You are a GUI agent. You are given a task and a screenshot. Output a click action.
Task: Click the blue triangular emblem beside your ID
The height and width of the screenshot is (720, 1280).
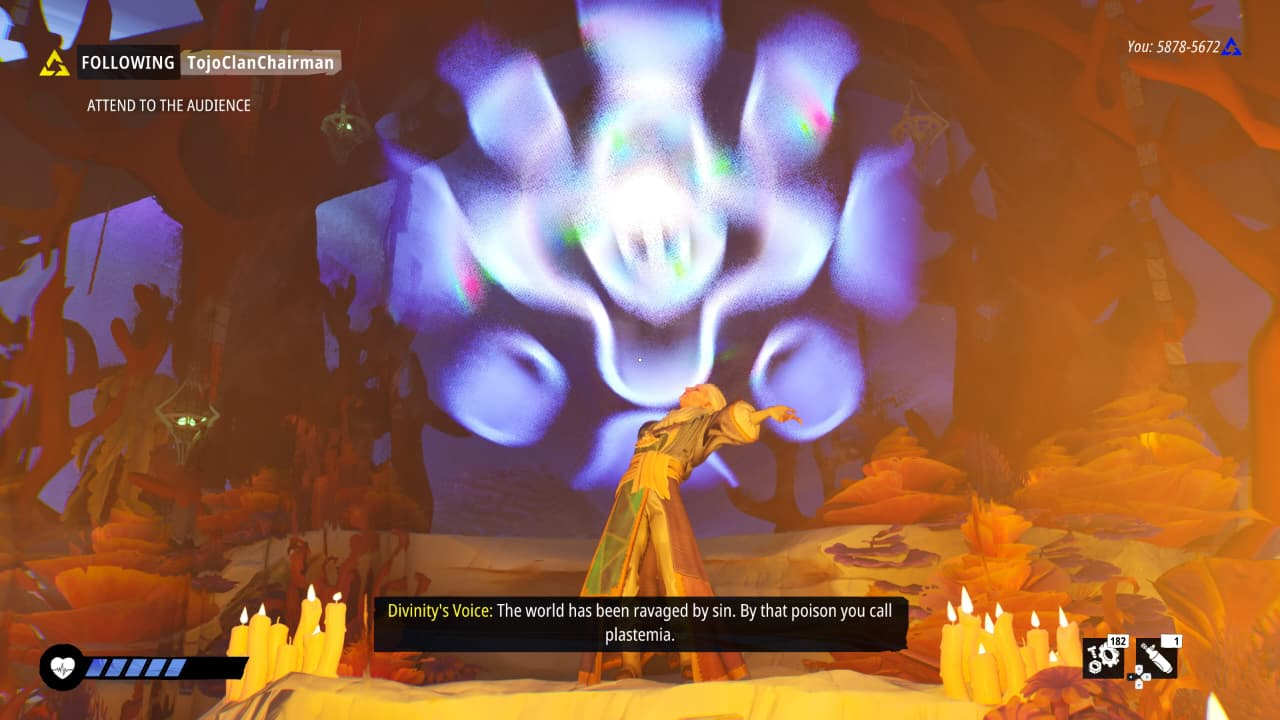tap(1232, 46)
